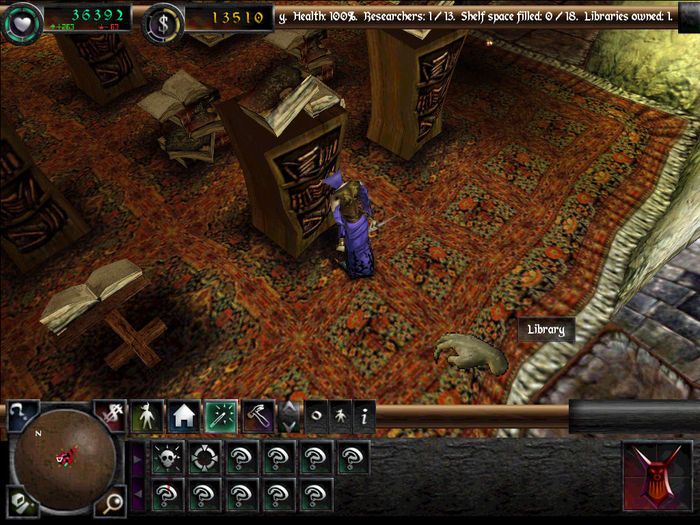Click the question mark button above the minimap

(22, 414)
